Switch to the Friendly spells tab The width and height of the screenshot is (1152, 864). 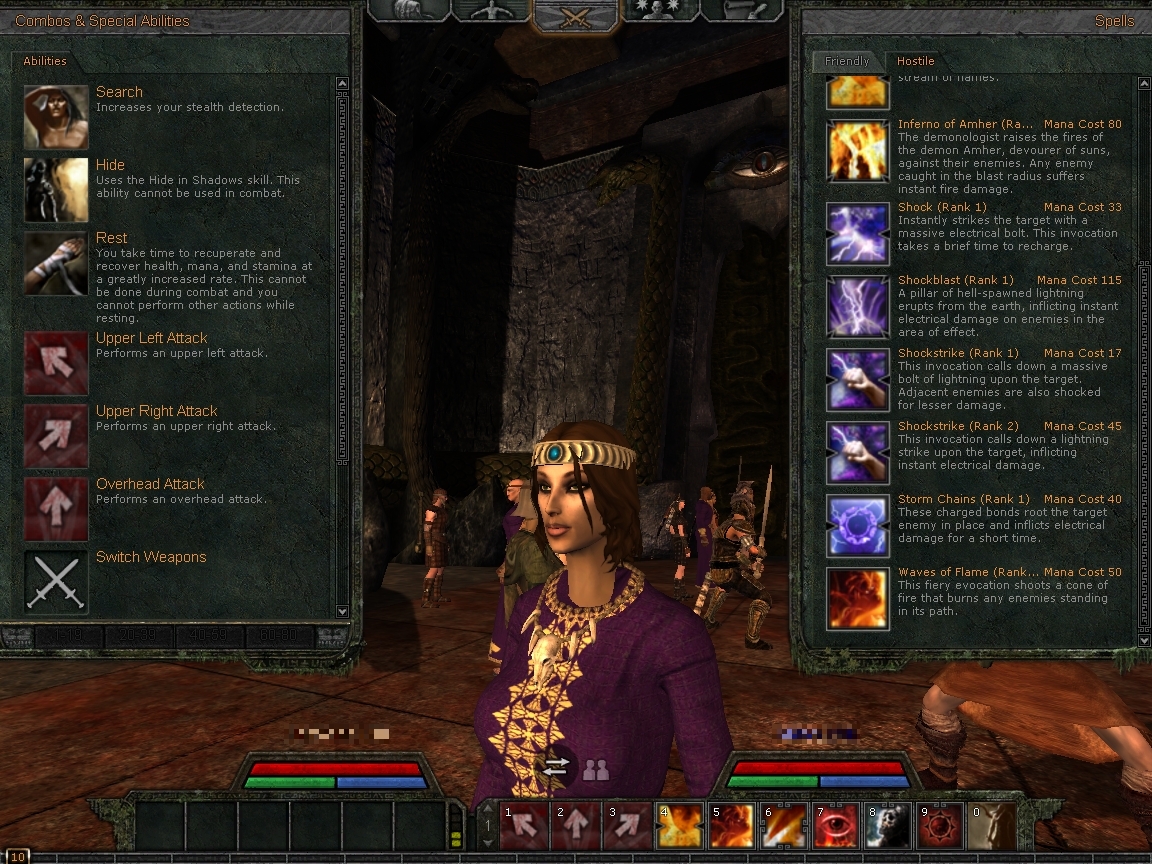(x=846, y=62)
